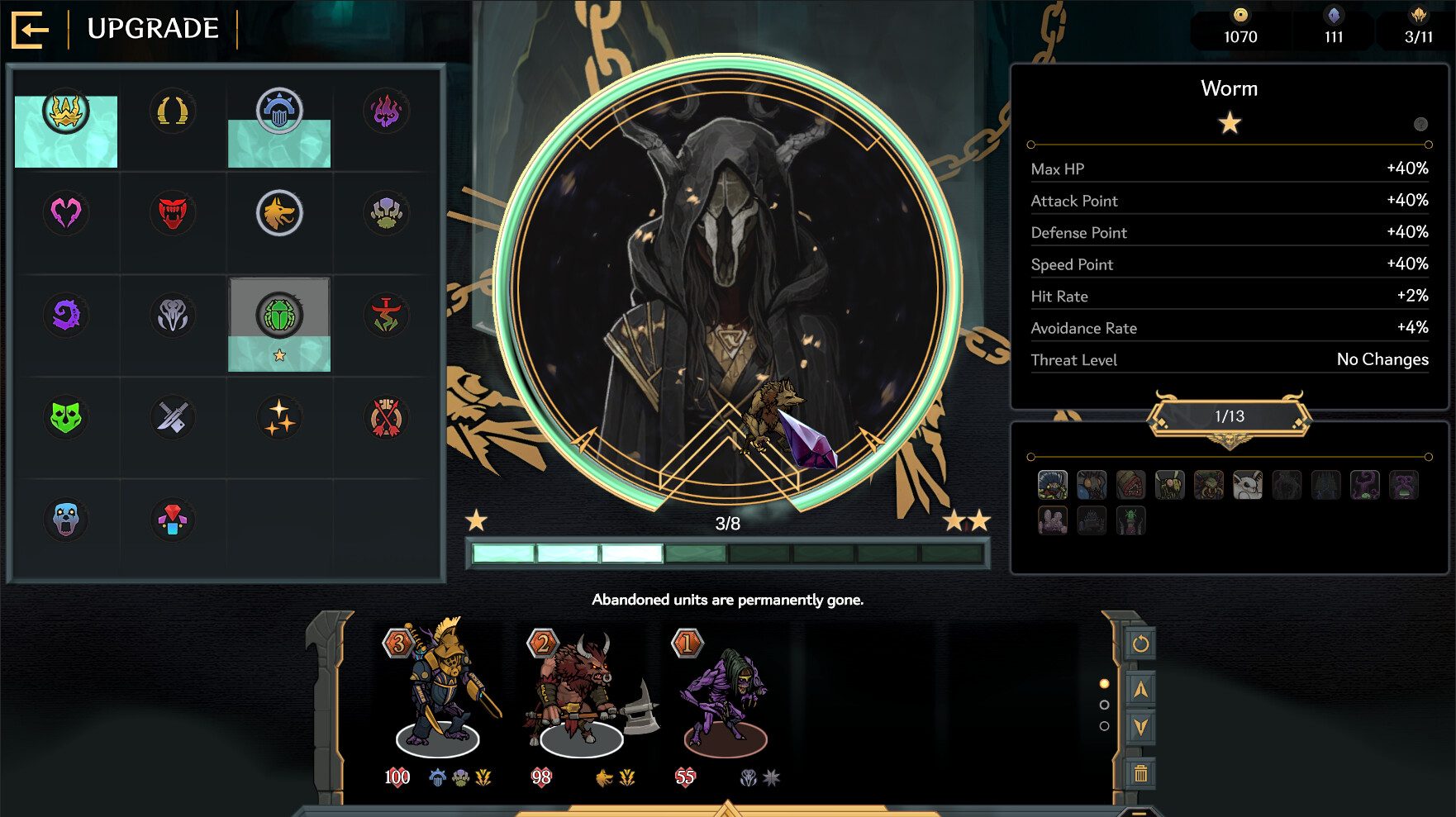The width and height of the screenshot is (1456, 817).
Task: Select the orange sparkles trait icon
Action: 279,417
